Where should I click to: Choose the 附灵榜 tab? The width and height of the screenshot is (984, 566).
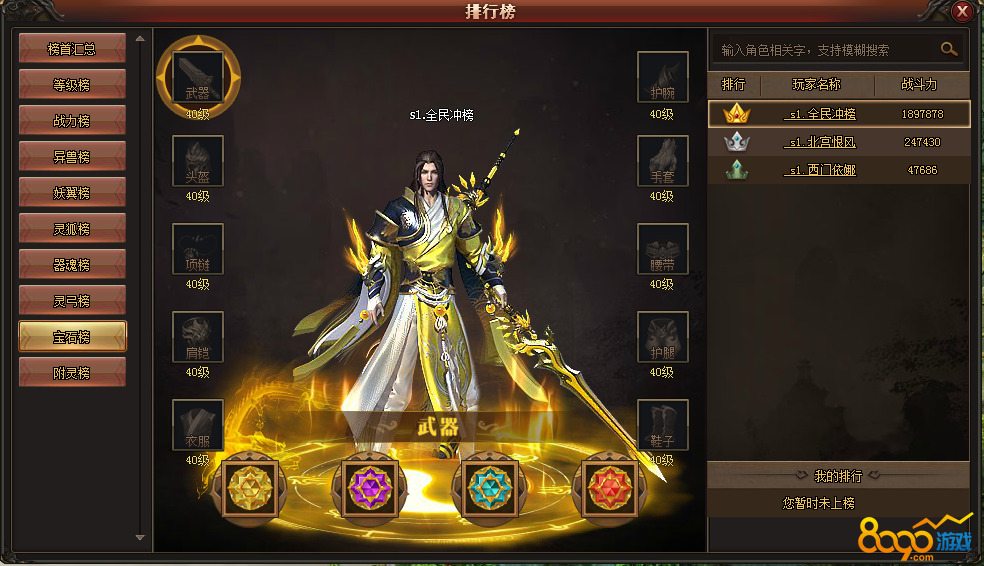point(72,372)
